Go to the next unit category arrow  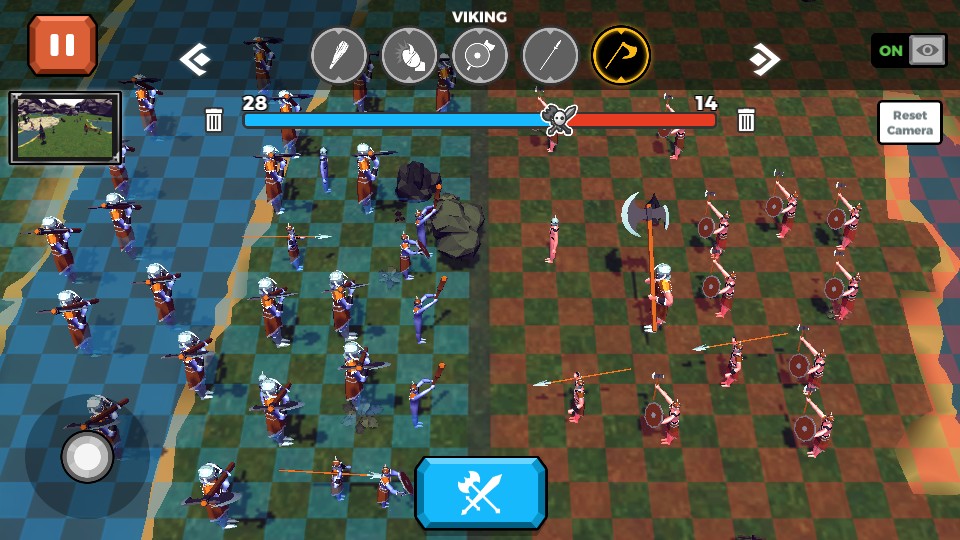pyautogui.click(x=765, y=60)
